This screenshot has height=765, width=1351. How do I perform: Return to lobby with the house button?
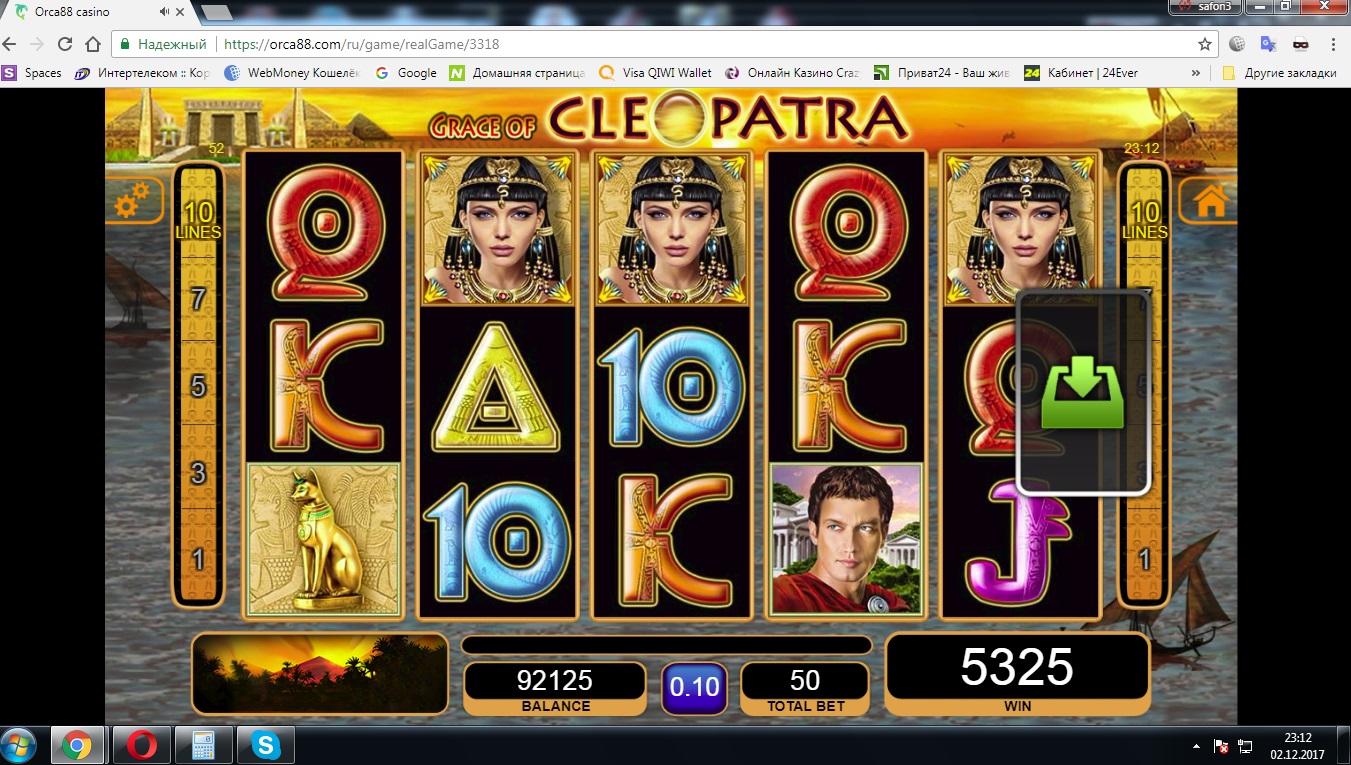click(1208, 201)
